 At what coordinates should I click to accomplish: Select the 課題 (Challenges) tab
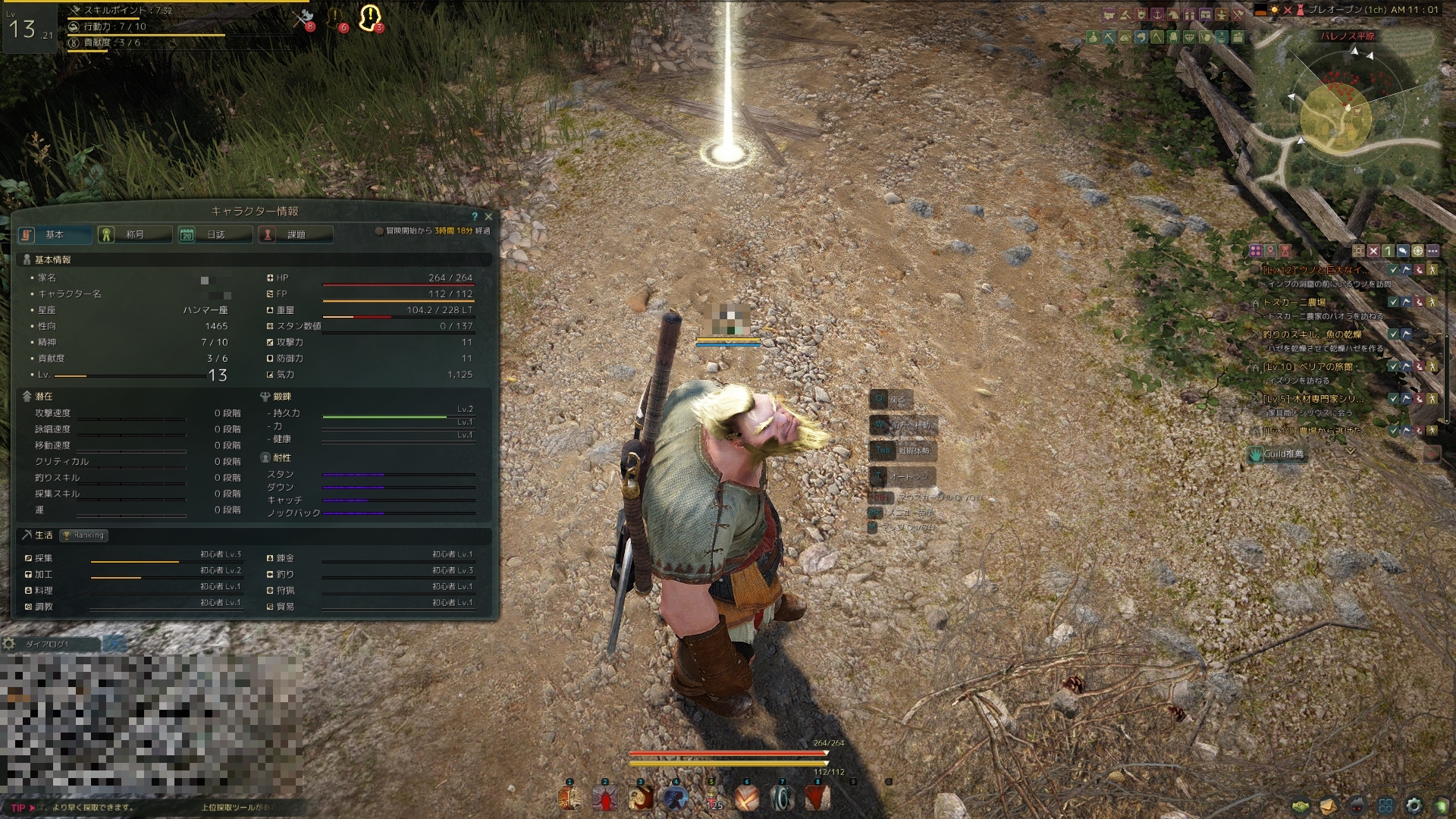pyautogui.click(x=295, y=235)
